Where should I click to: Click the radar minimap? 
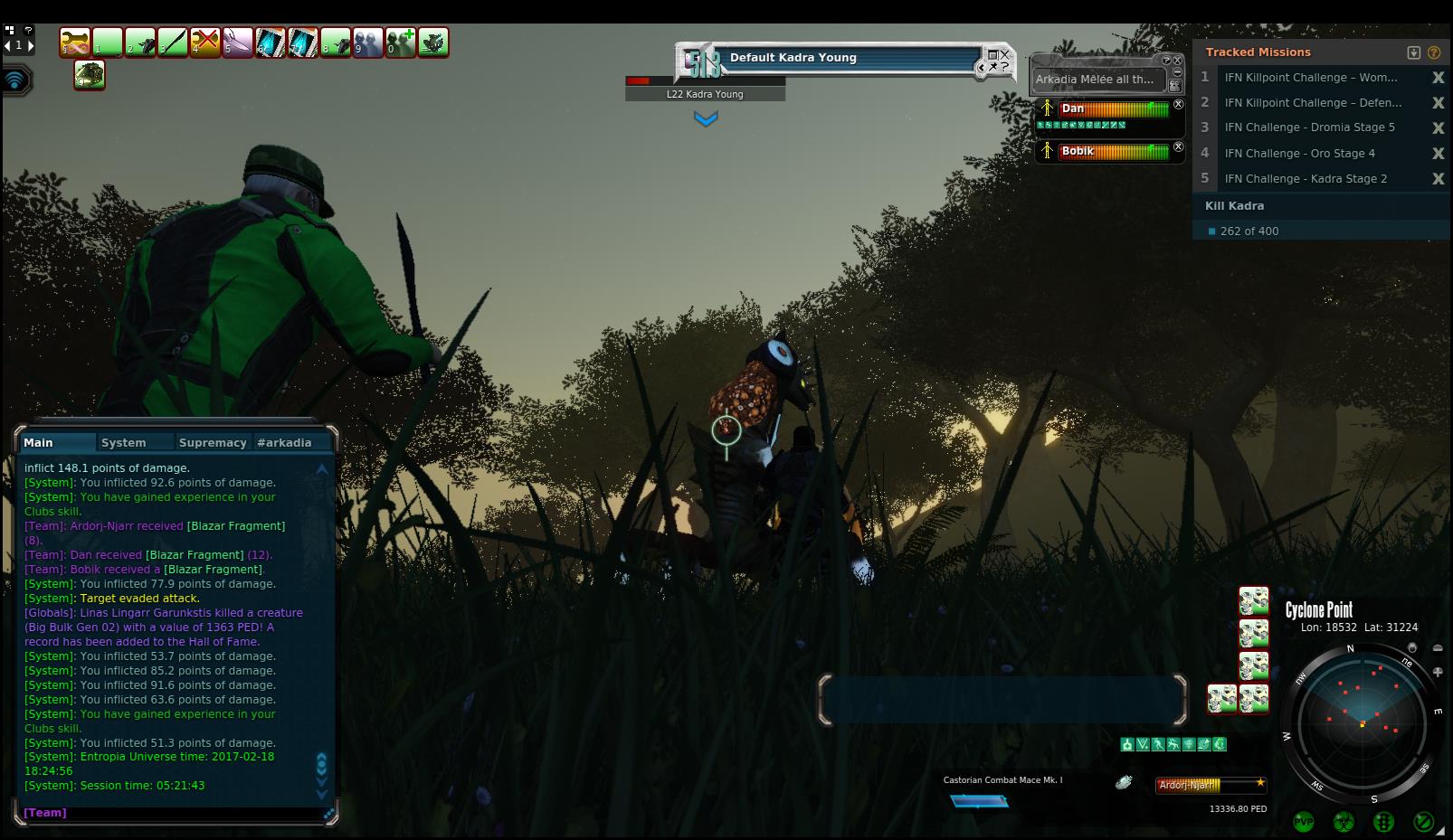point(1361,722)
